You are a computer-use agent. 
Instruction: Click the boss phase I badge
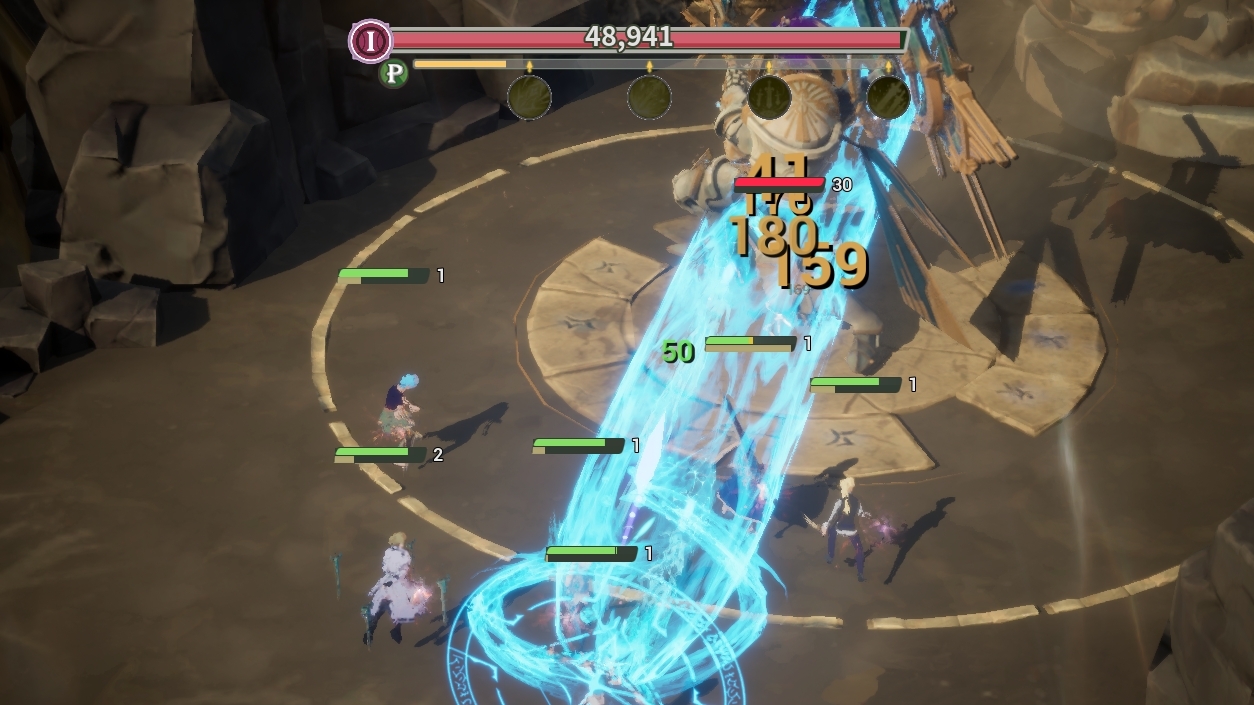[x=371, y=41]
